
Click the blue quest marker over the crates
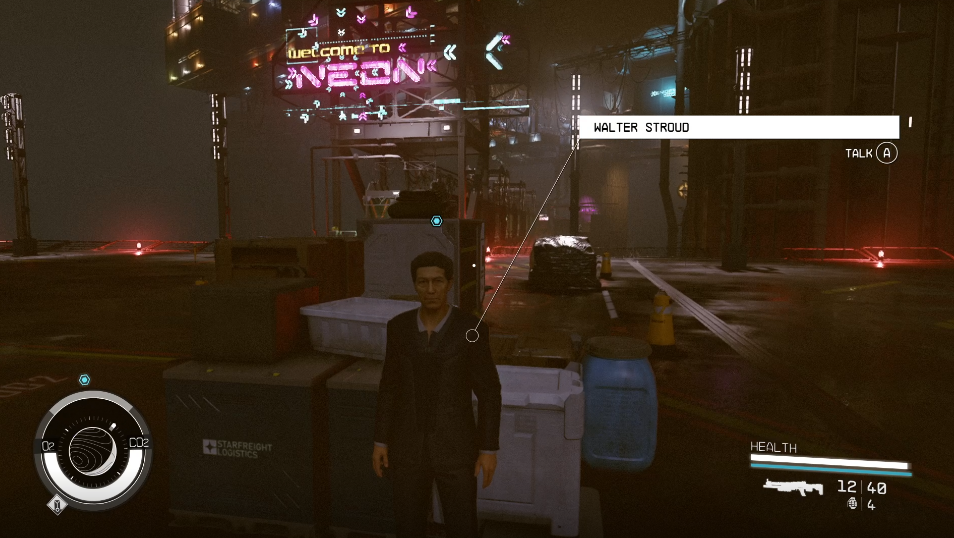pos(436,220)
